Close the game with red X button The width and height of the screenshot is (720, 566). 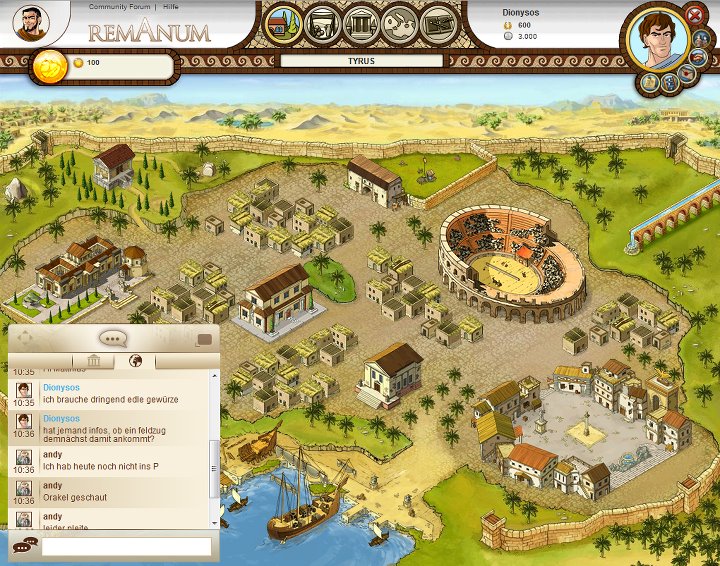pyautogui.click(x=695, y=14)
